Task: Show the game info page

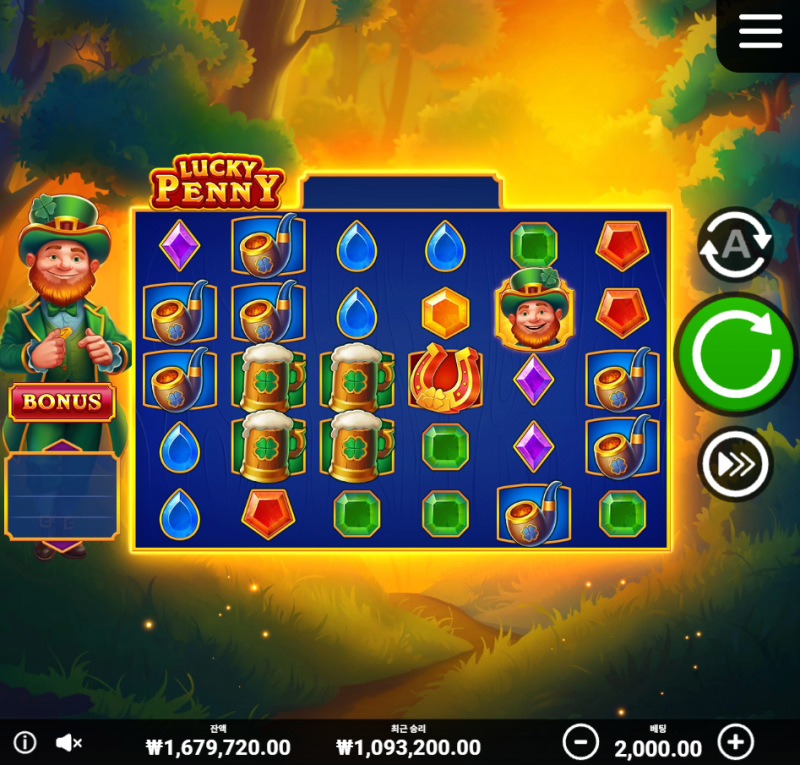Action: pyautogui.click(x=25, y=743)
